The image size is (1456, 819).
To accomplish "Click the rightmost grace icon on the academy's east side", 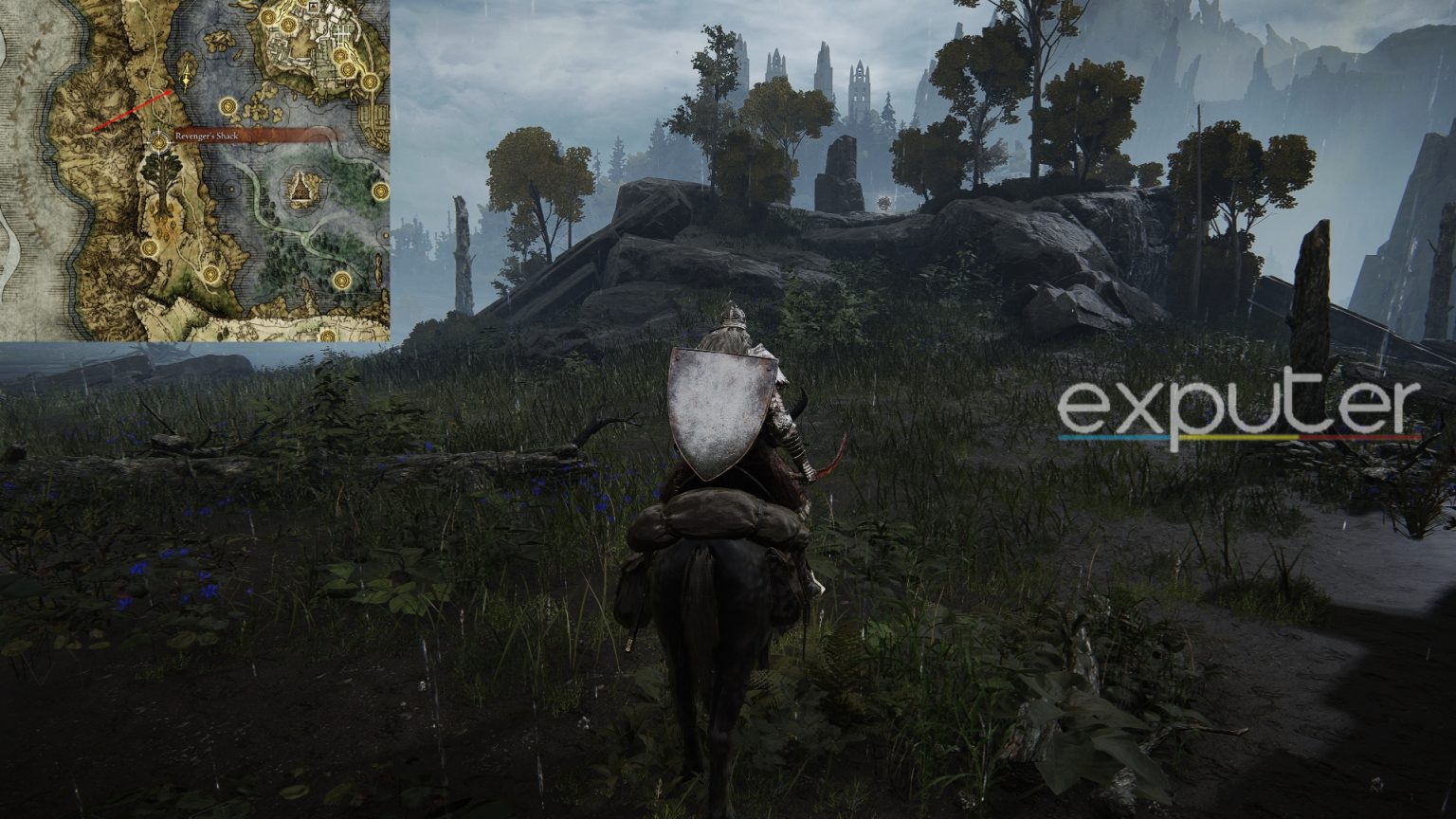I will pyautogui.click(x=370, y=82).
